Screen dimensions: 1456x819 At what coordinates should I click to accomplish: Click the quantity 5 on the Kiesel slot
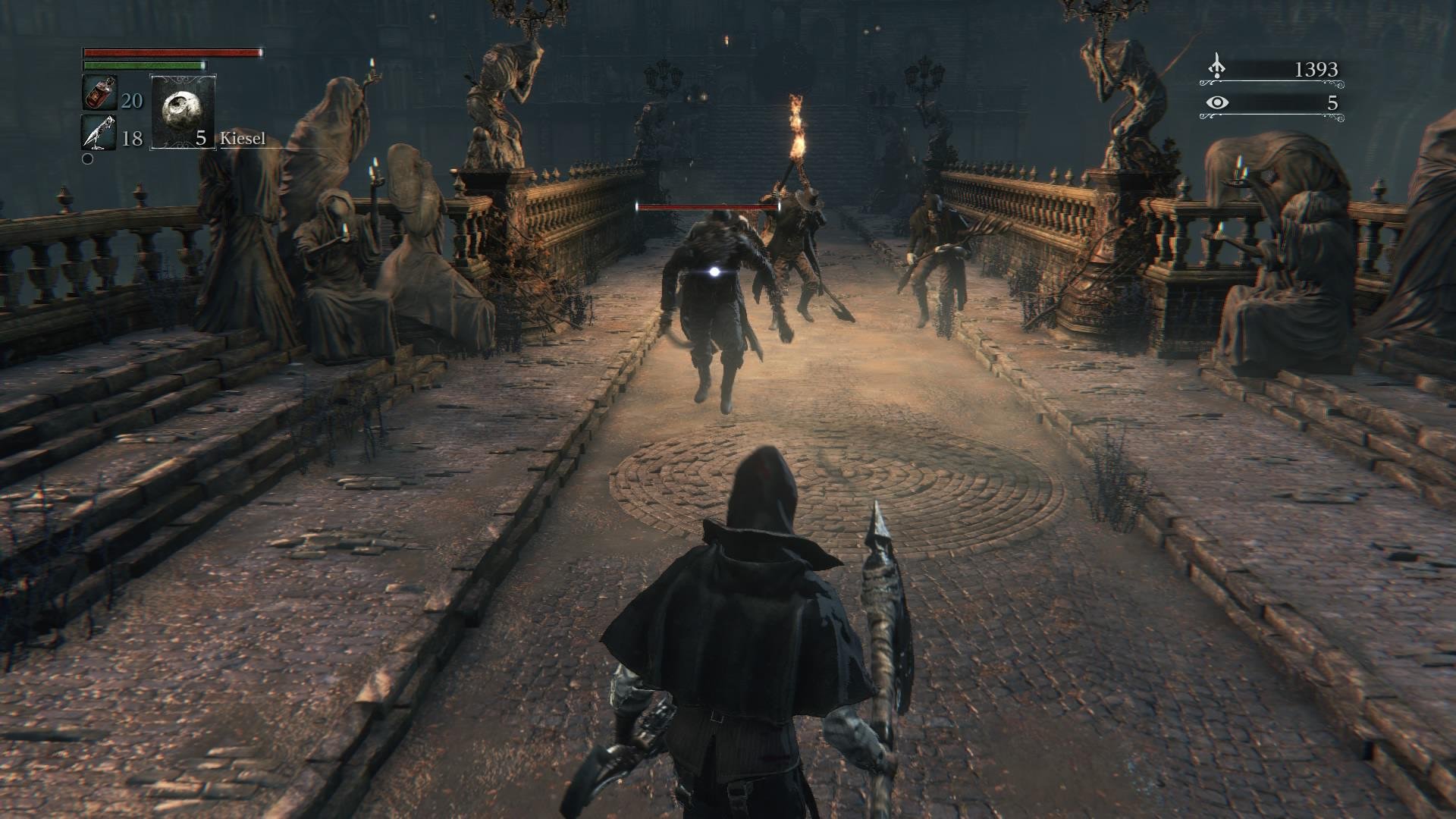[200, 140]
